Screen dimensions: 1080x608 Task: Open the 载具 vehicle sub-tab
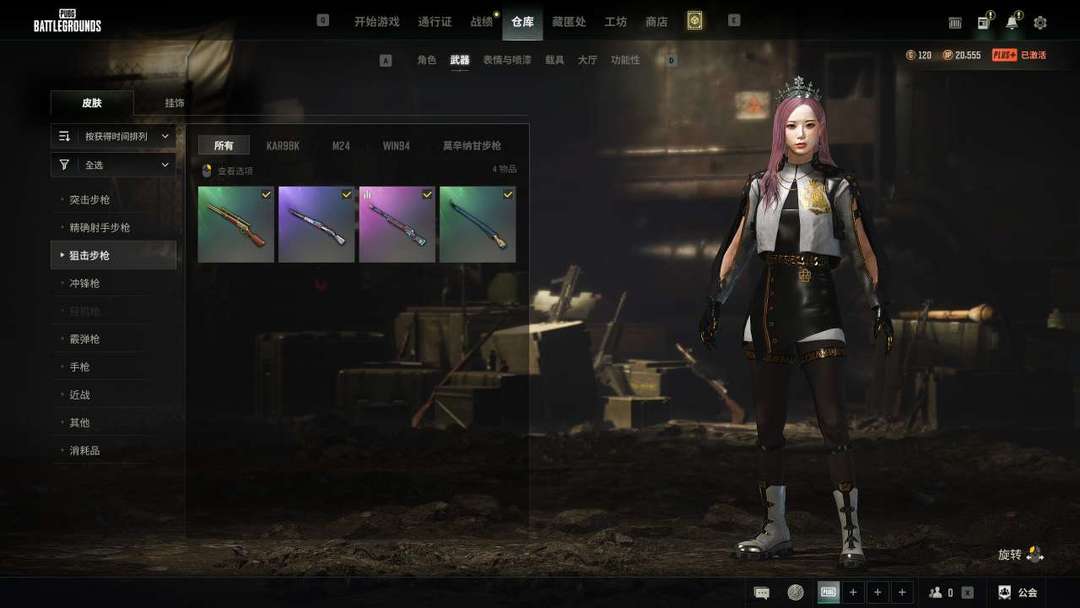coord(554,60)
